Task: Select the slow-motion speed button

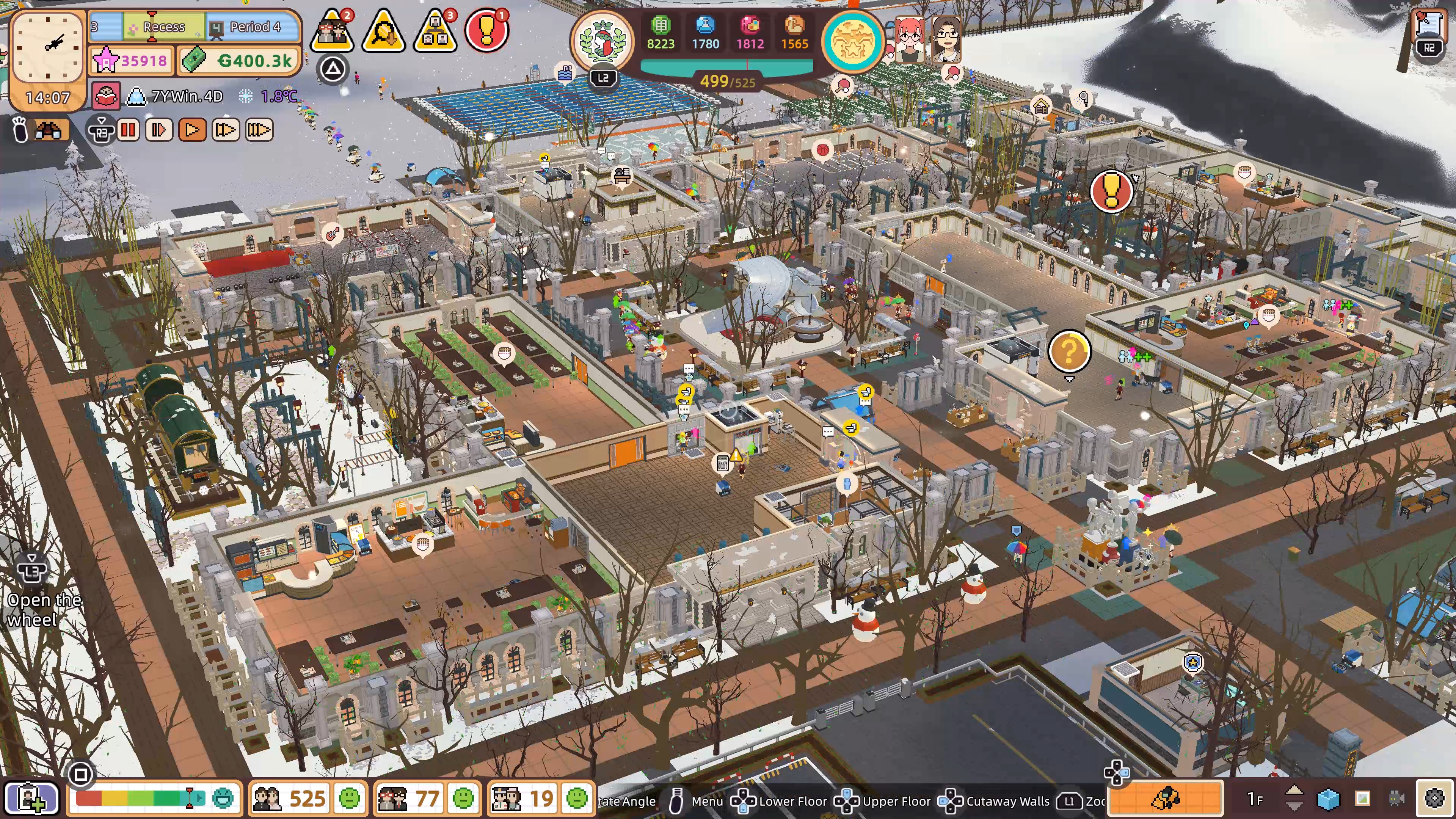Action: tap(159, 130)
